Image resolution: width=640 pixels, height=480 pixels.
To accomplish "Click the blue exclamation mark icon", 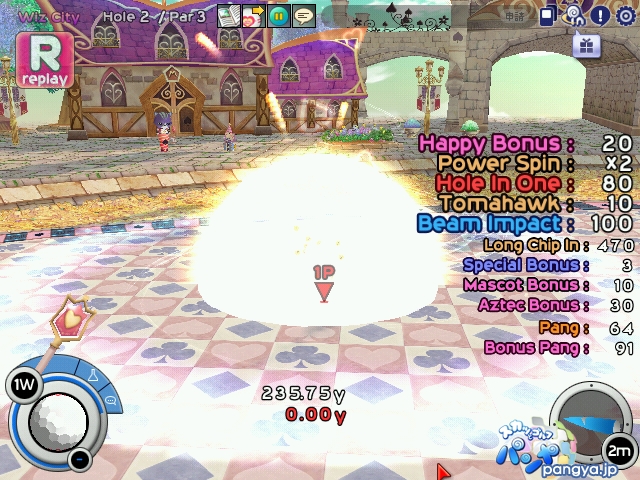I will [x=600, y=15].
